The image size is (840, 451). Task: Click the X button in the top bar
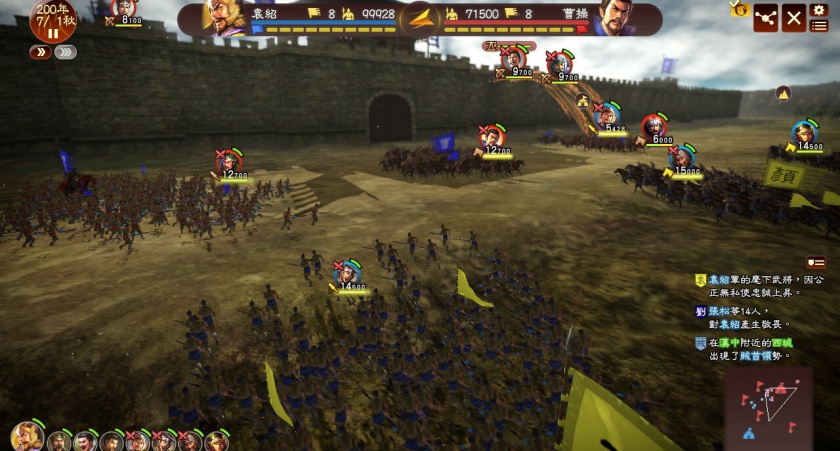[794, 18]
